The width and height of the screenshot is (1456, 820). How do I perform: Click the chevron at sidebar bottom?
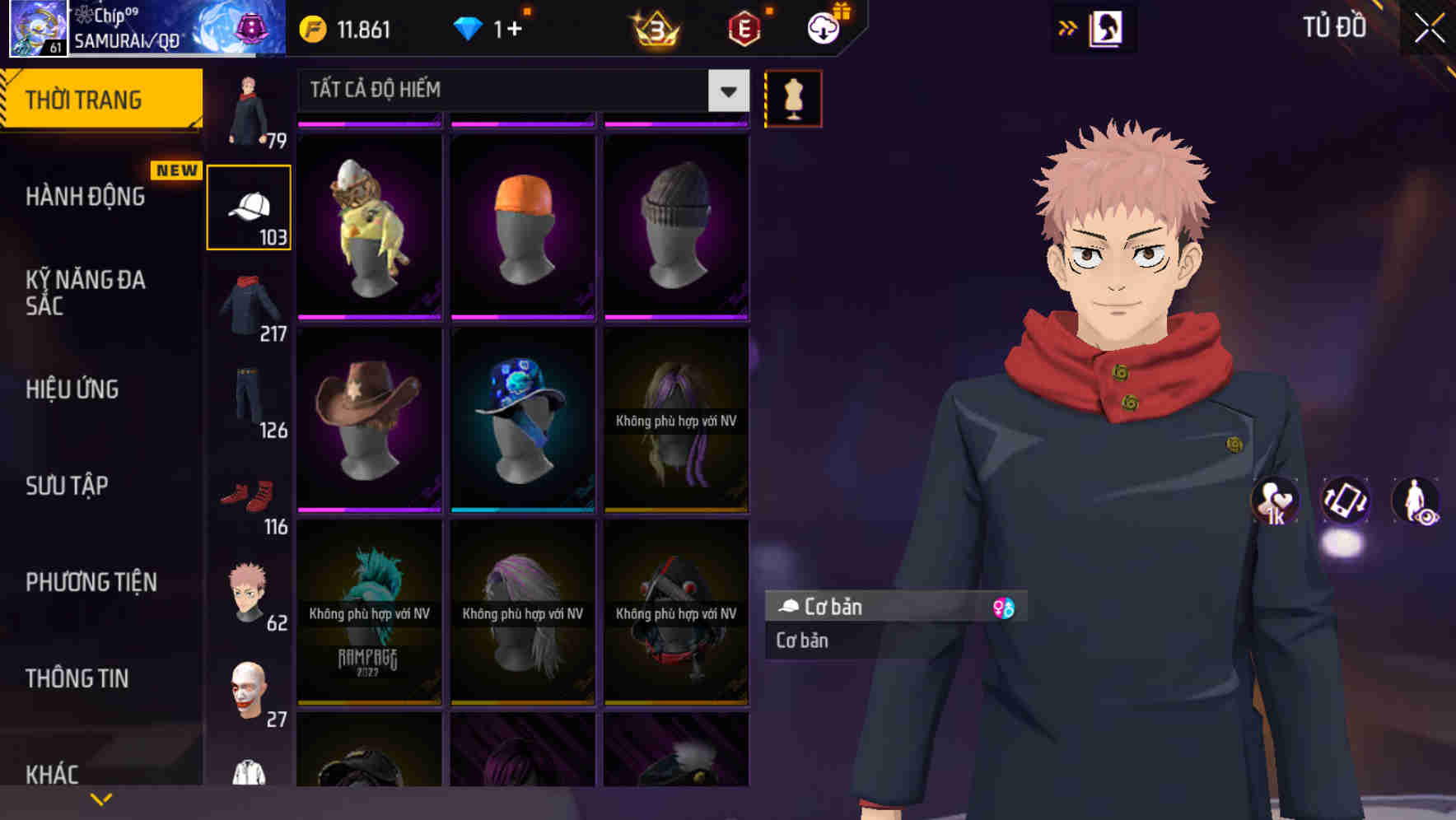click(101, 798)
